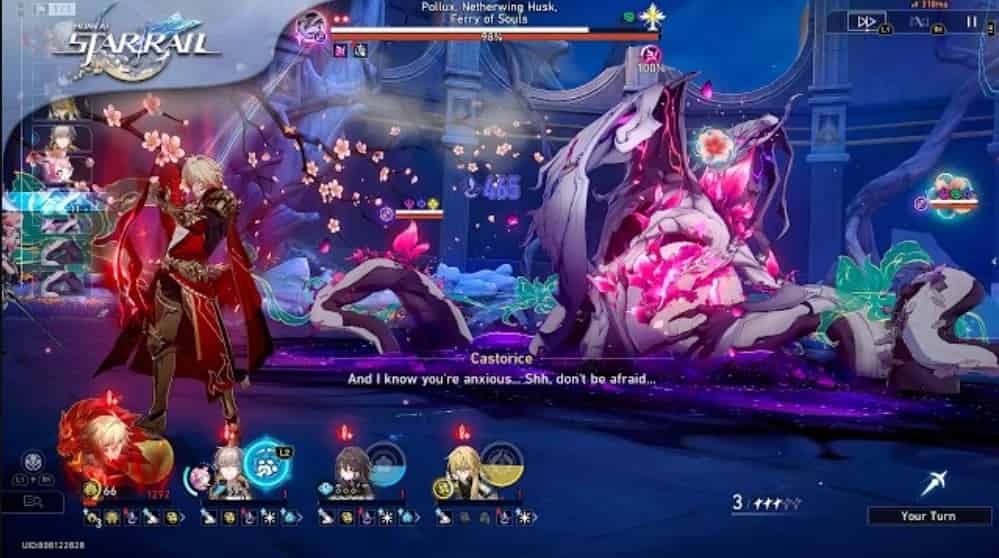Choose the yellow-haired character portrait

[465, 463]
